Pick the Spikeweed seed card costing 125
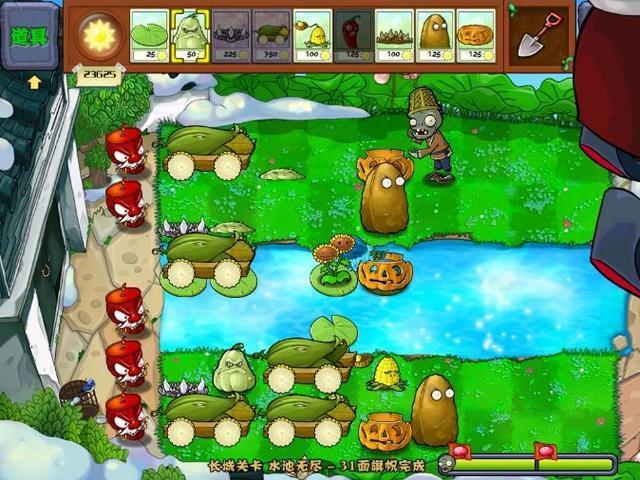The image size is (640, 480). [394, 36]
